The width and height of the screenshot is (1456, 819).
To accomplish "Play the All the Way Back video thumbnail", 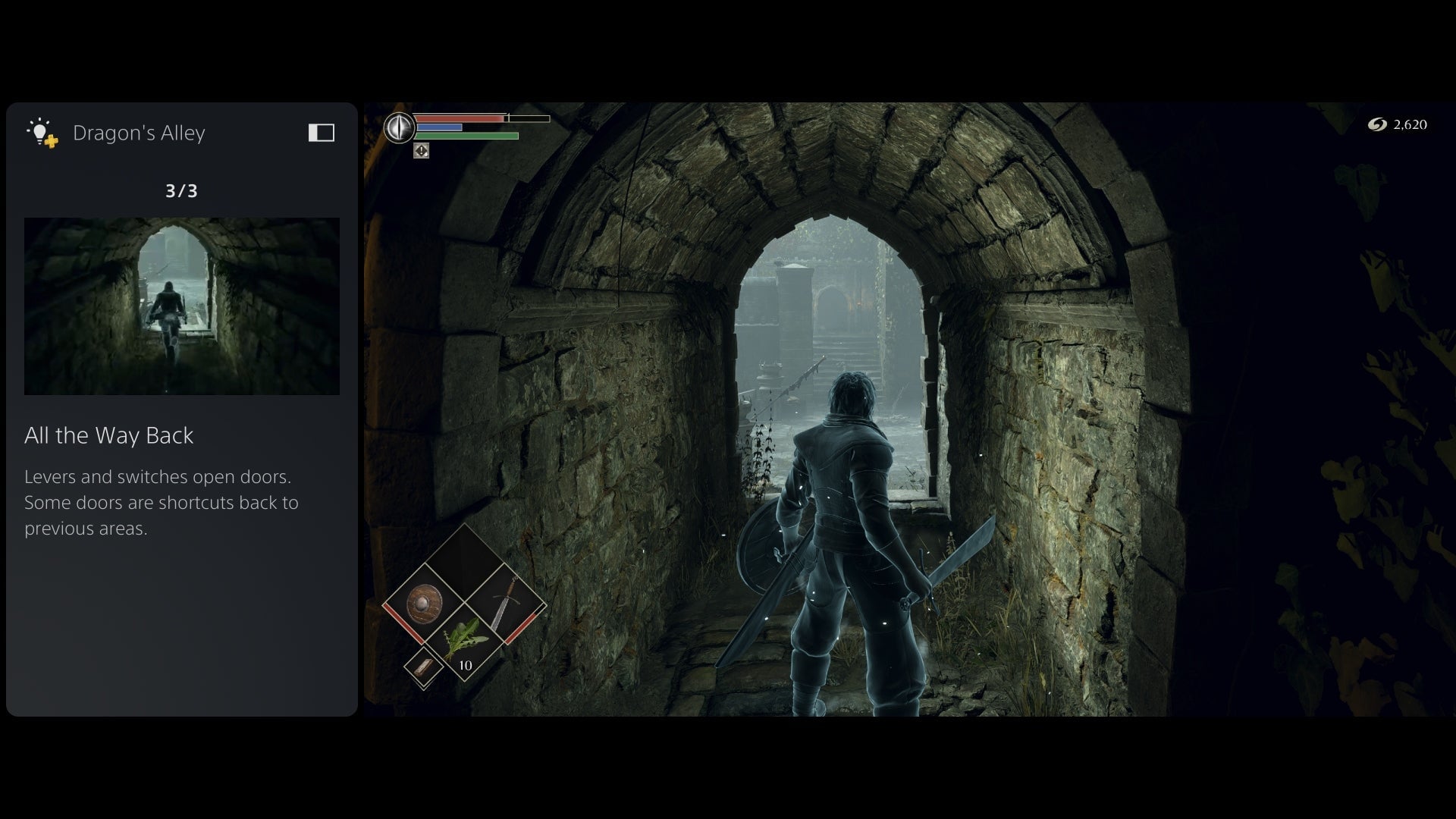I will [182, 306].
